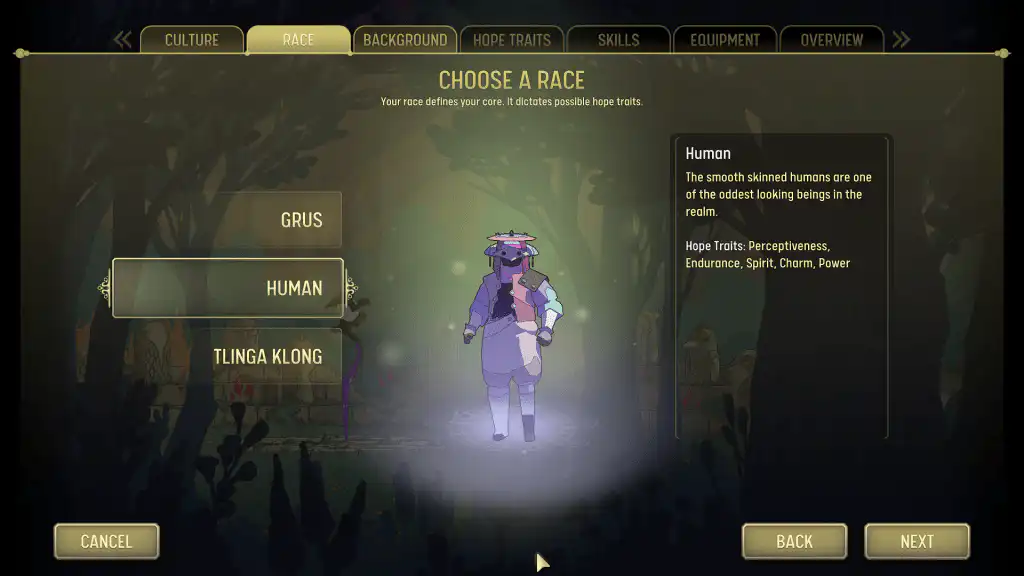Screen dimensions: 1024x576
Task: Pick the Tlinga Klong race
Action: (227, 357)
